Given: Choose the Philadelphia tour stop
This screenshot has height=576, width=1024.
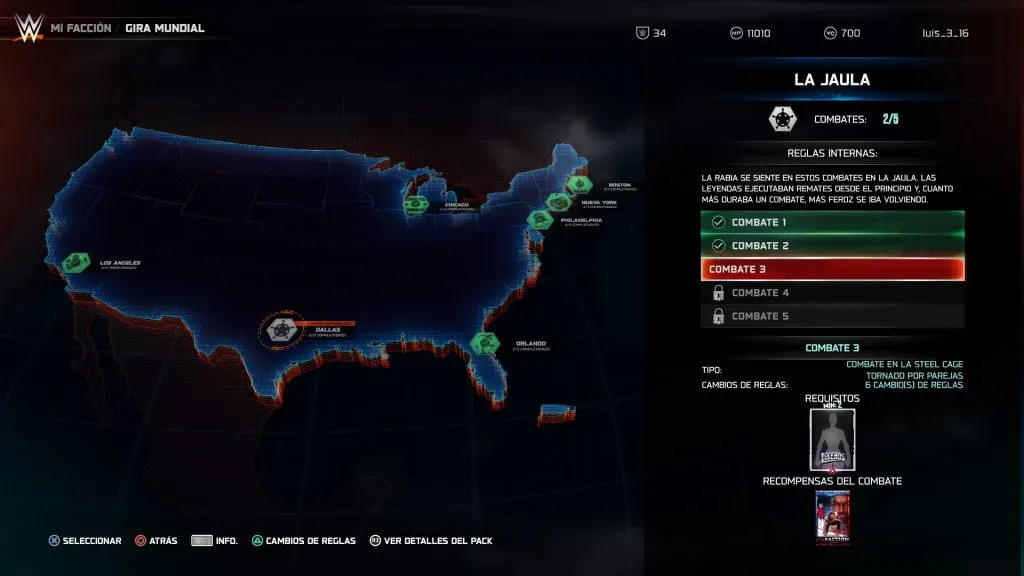Looking at the screenshot, I should 540,218.
